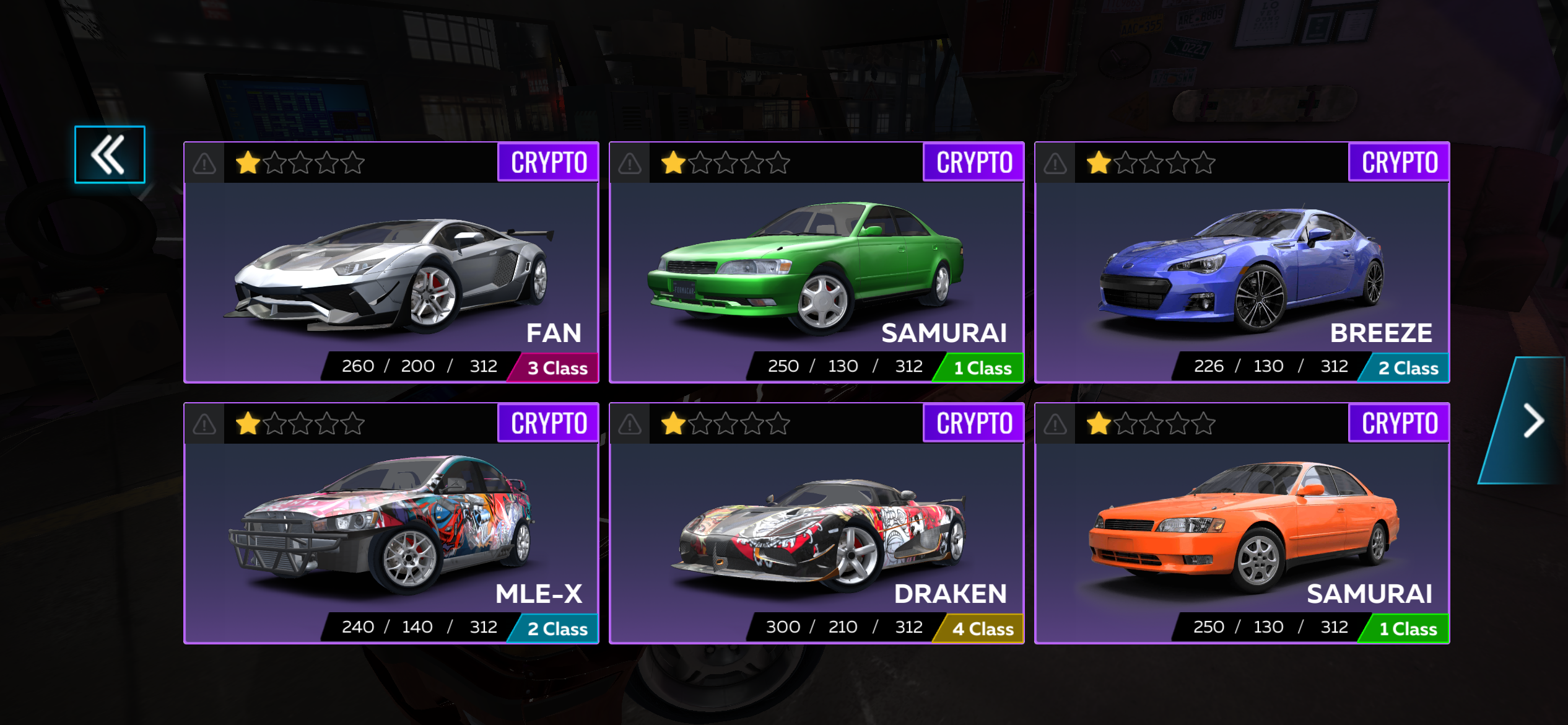Tap the warning icon on the DRAKEN card

click(x=630, y=424)
